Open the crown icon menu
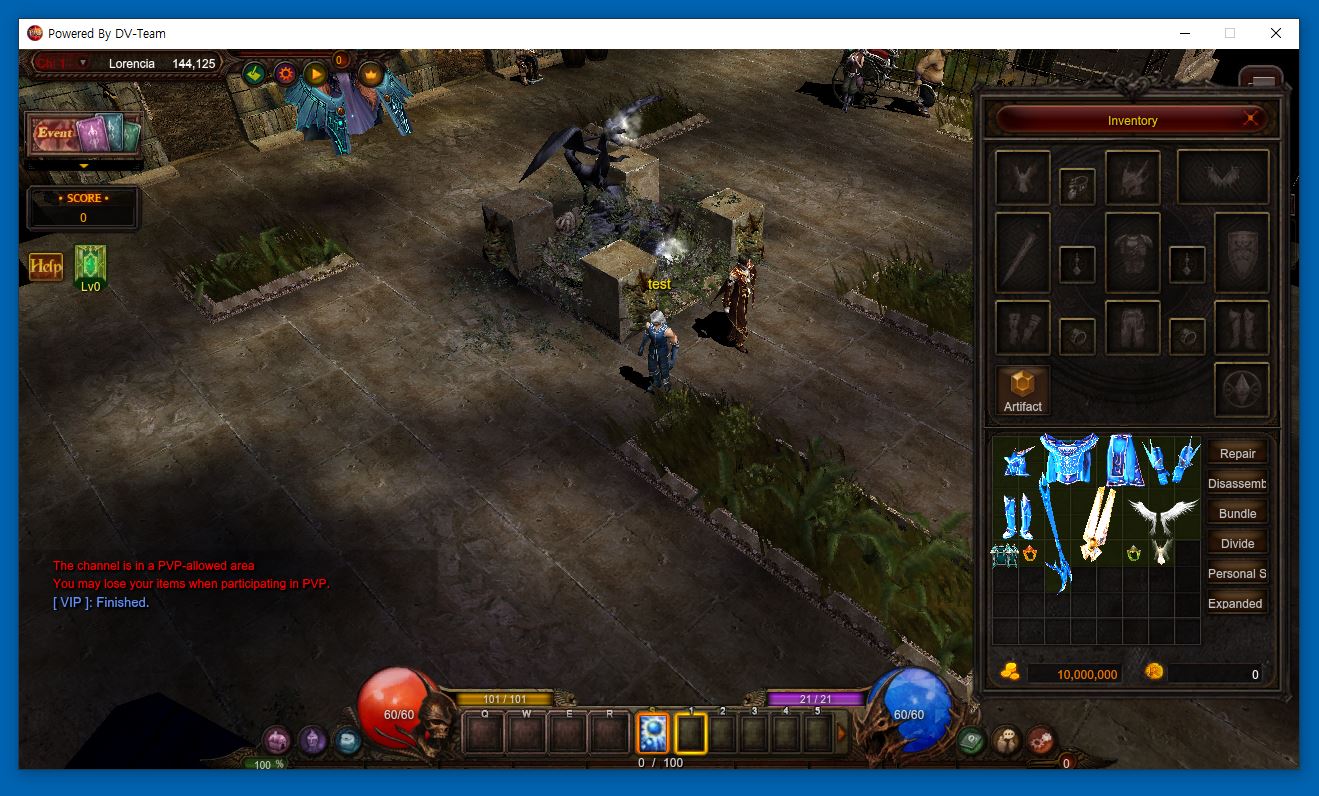This screenshot has width=1319, height=796. pyautogui.click(x=371, y=73)
